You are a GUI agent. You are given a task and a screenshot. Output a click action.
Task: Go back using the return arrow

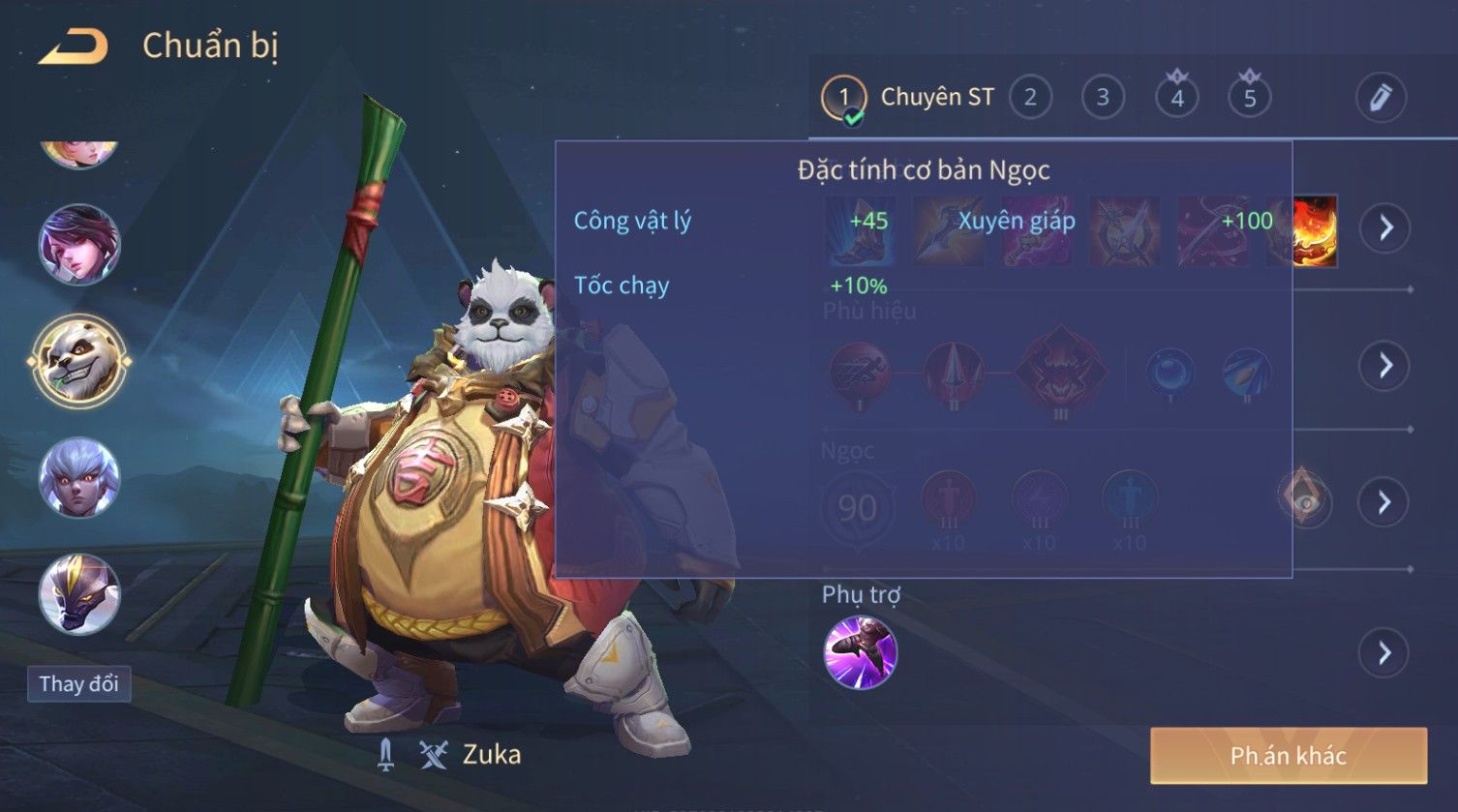coord(74,46)
